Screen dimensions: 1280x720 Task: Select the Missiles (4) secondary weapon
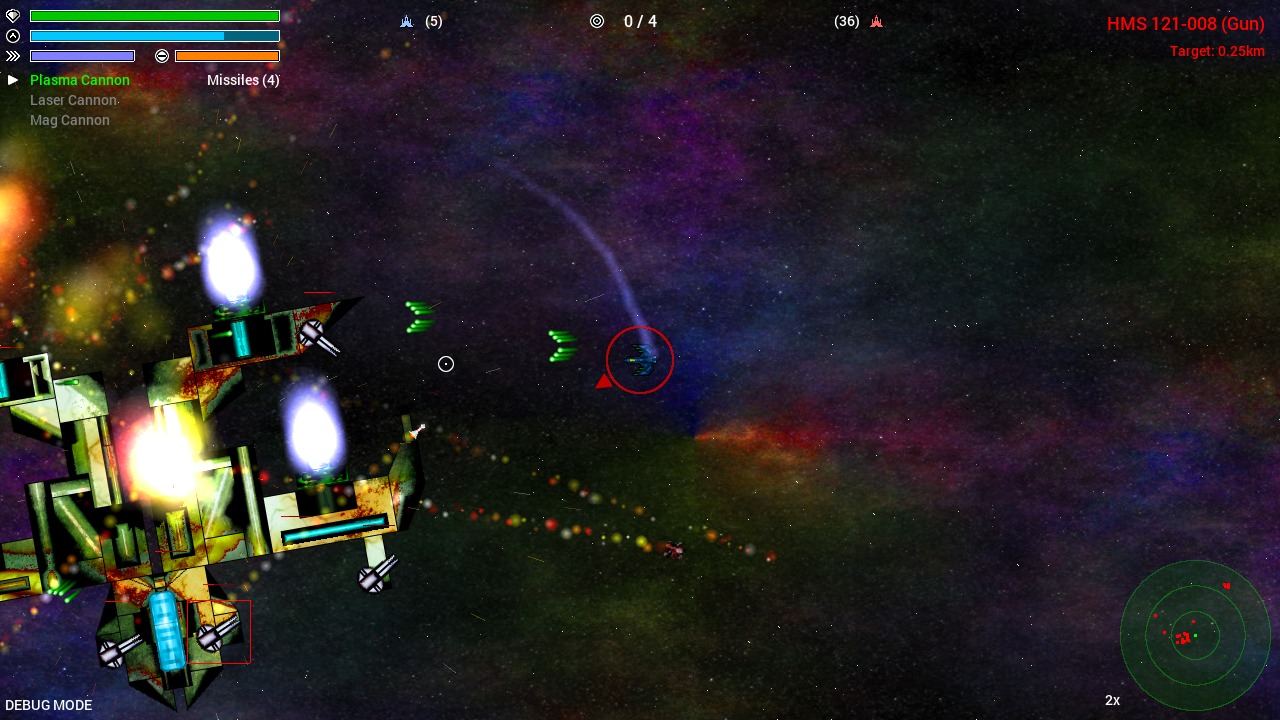click(243, 80)
